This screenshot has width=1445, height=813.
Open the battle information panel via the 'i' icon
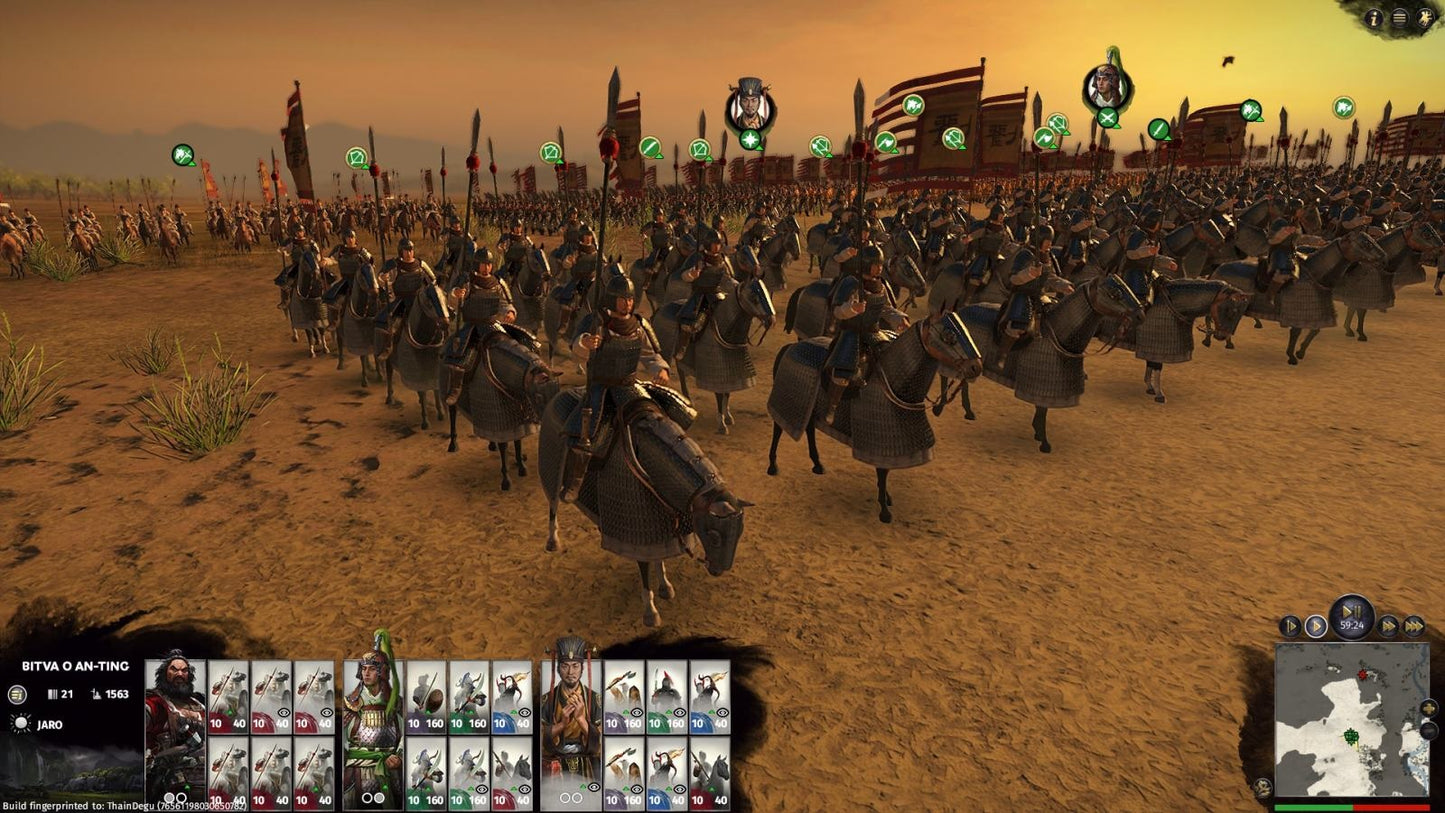point(1374,17)
